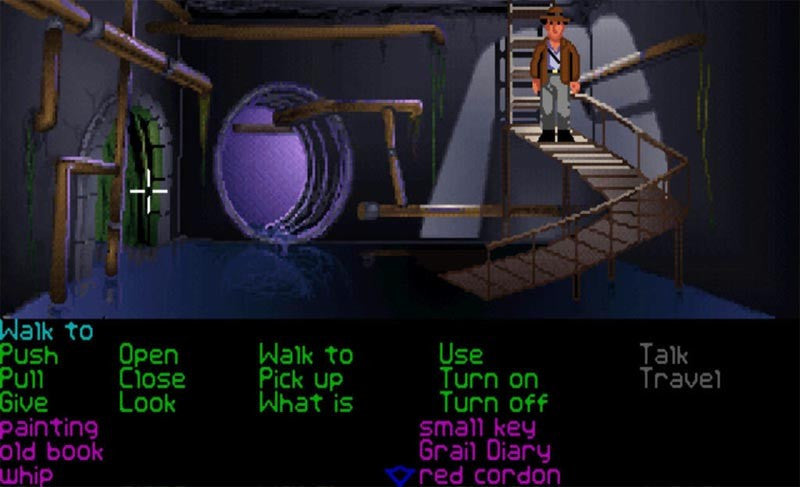Screen dimensions: 800x487
Task: Select the green Walk to verb
Action: pyautogui.click(x=306, y=355)
